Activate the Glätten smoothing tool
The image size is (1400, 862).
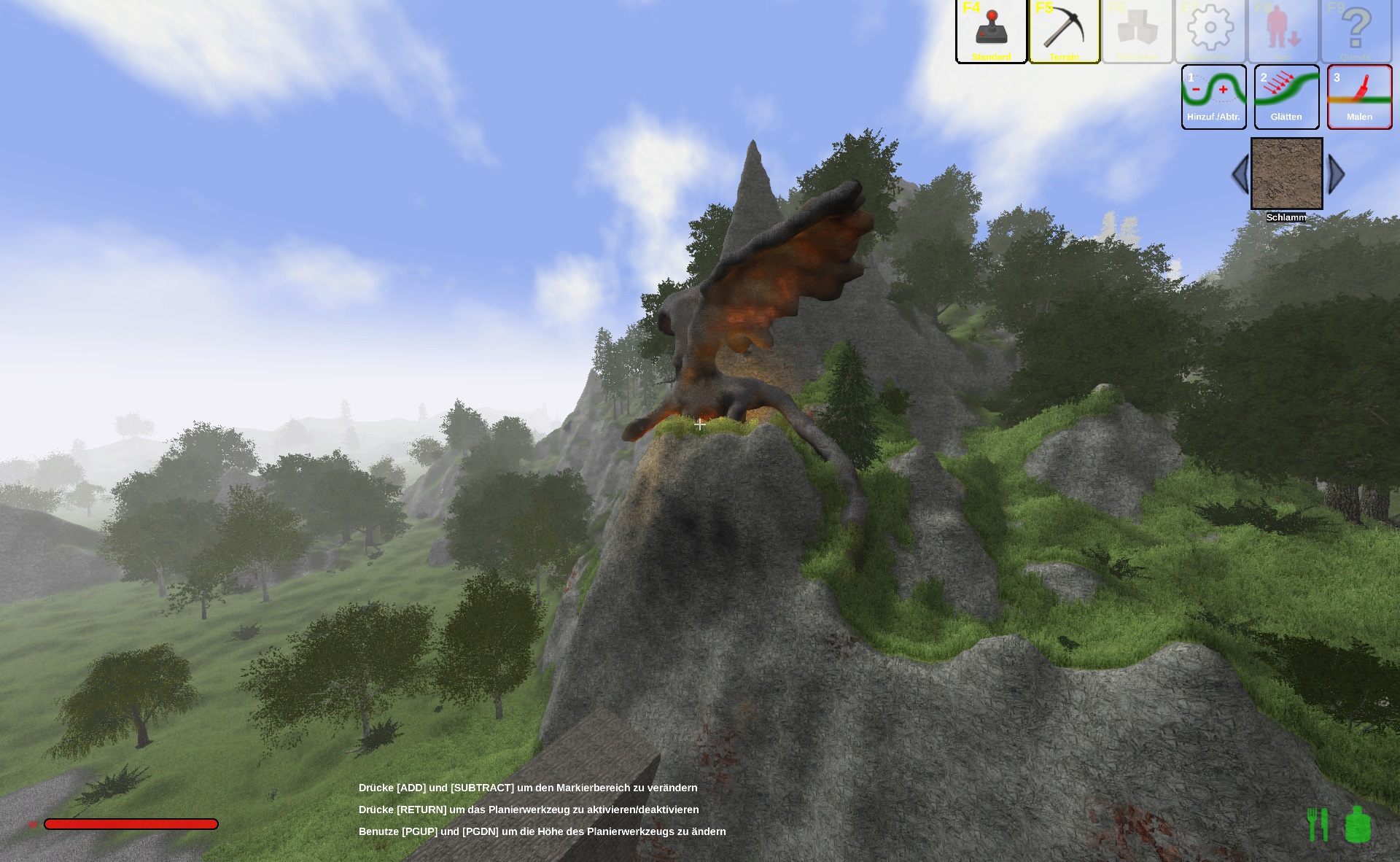pos(1286,97)
